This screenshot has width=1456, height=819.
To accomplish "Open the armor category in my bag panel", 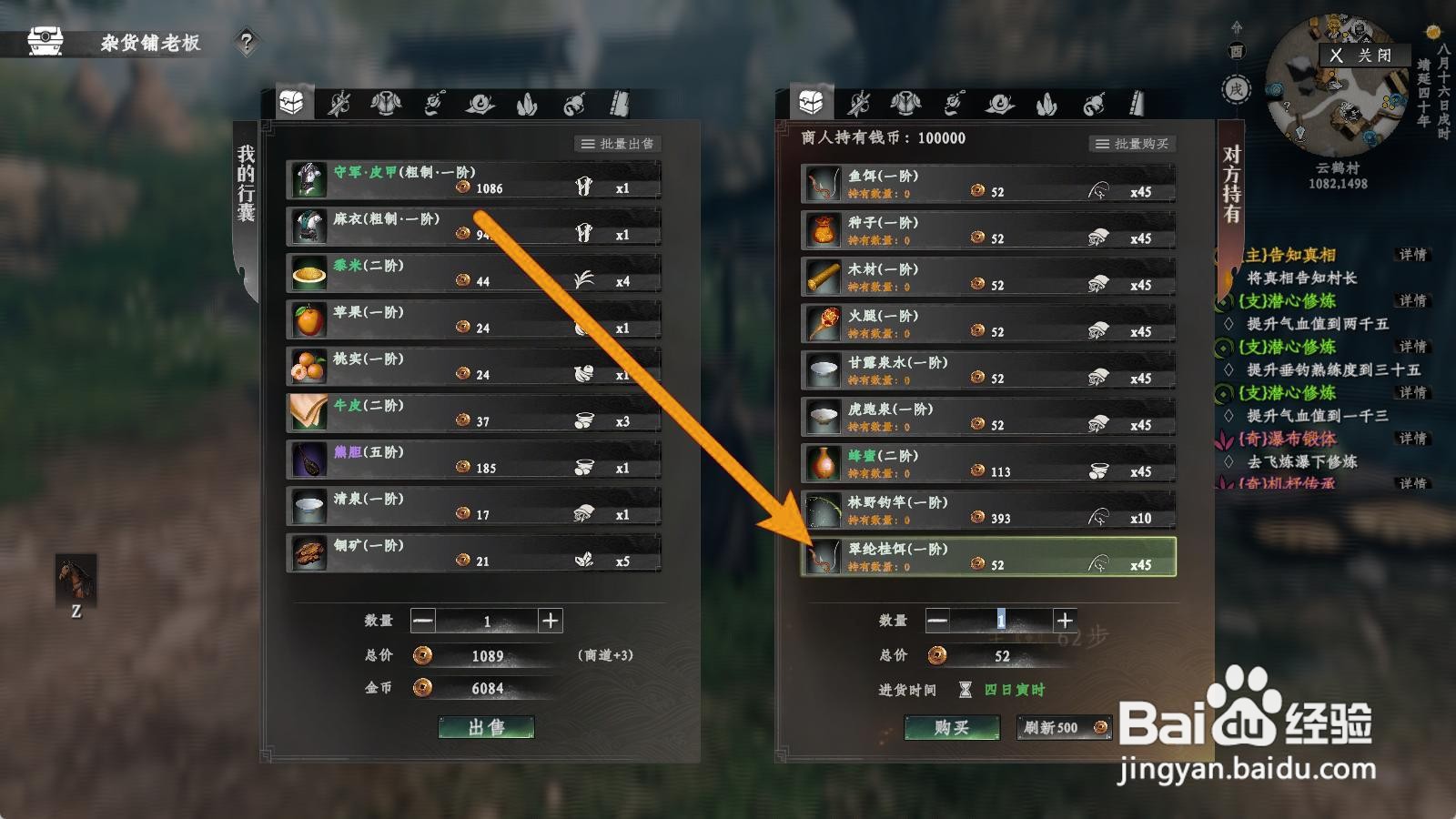I will 386,103.
